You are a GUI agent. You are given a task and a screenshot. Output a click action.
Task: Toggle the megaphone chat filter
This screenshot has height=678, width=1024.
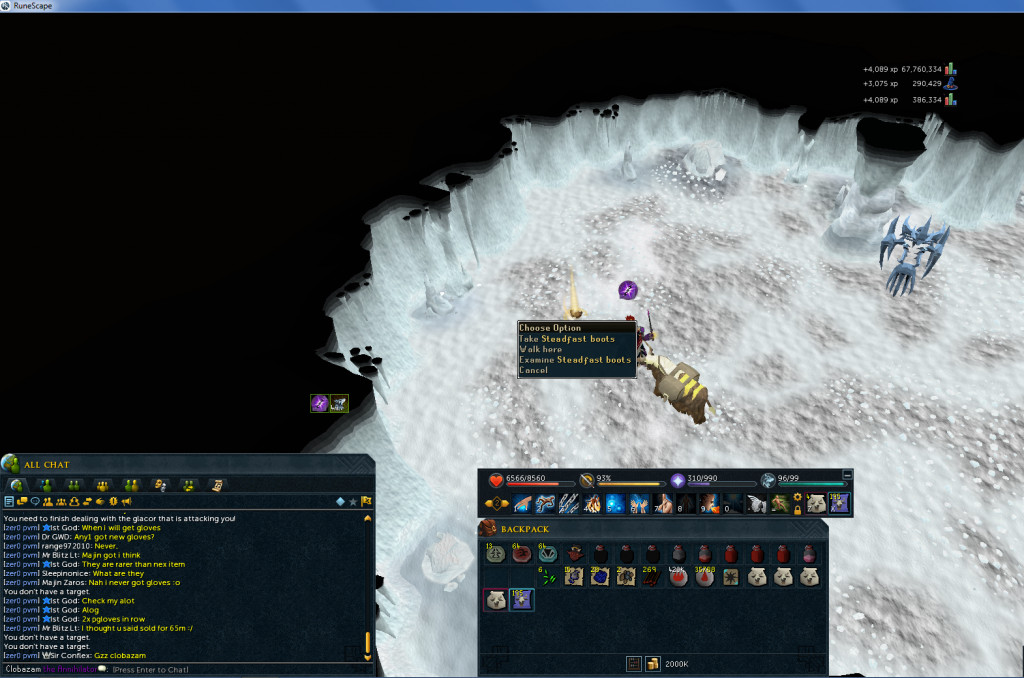point(126,501)
